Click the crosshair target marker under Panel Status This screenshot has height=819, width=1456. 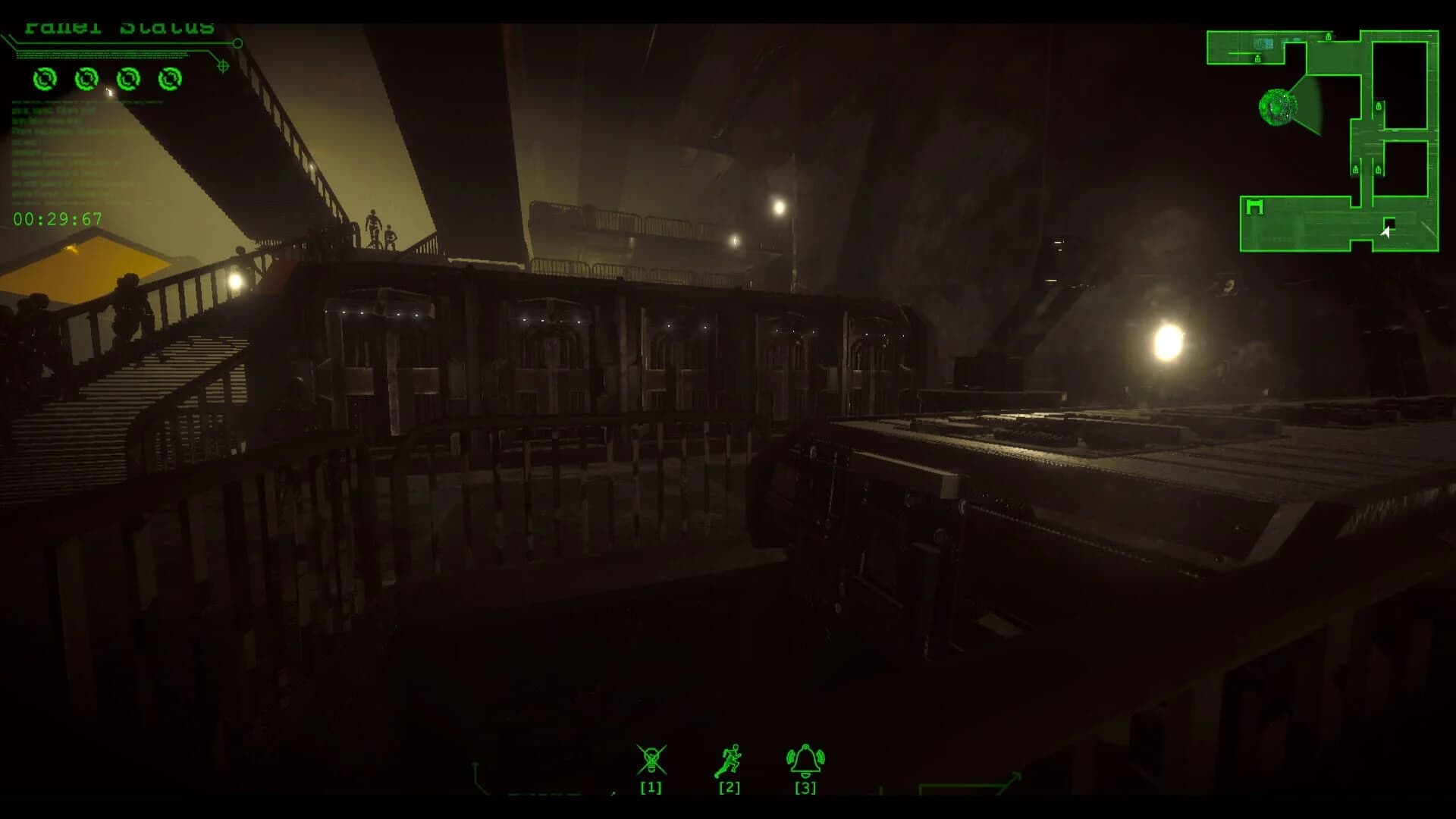pos(222,67)
